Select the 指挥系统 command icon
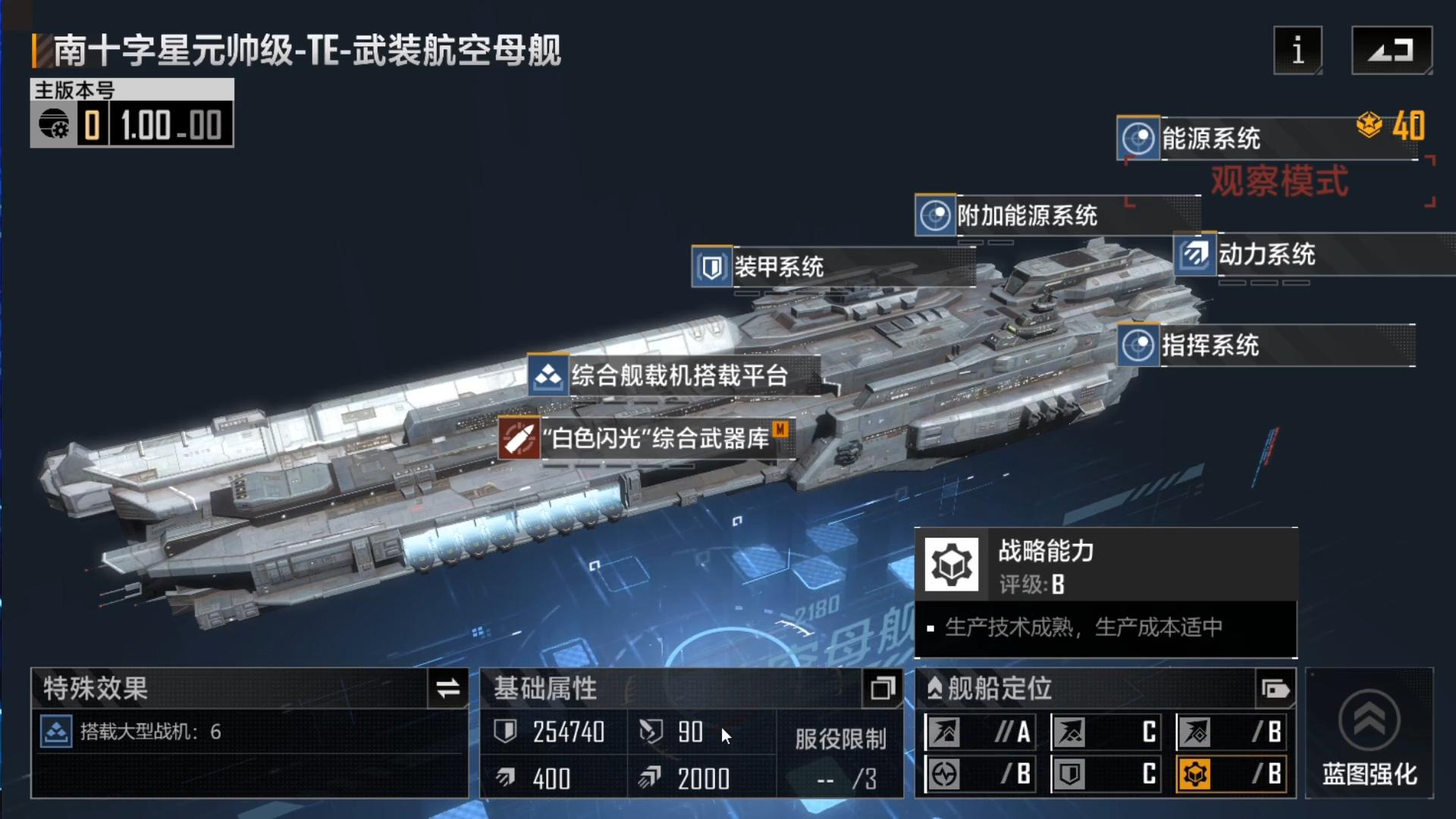Viewport: 1456px width, 819px height. (x=1137, y=346)
